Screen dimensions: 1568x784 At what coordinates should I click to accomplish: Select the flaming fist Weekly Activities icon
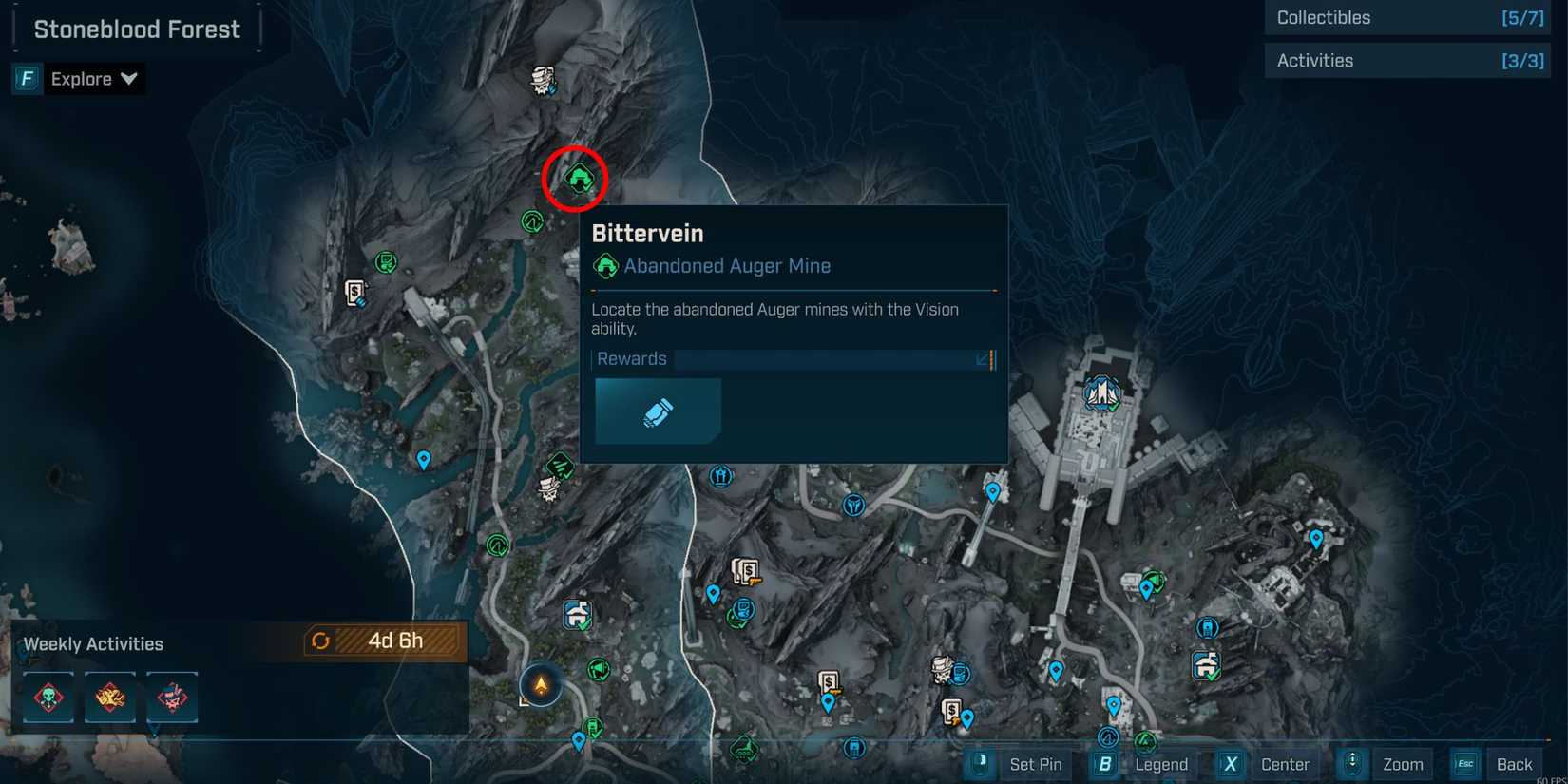pyautogui.click(x=109, y=697)
